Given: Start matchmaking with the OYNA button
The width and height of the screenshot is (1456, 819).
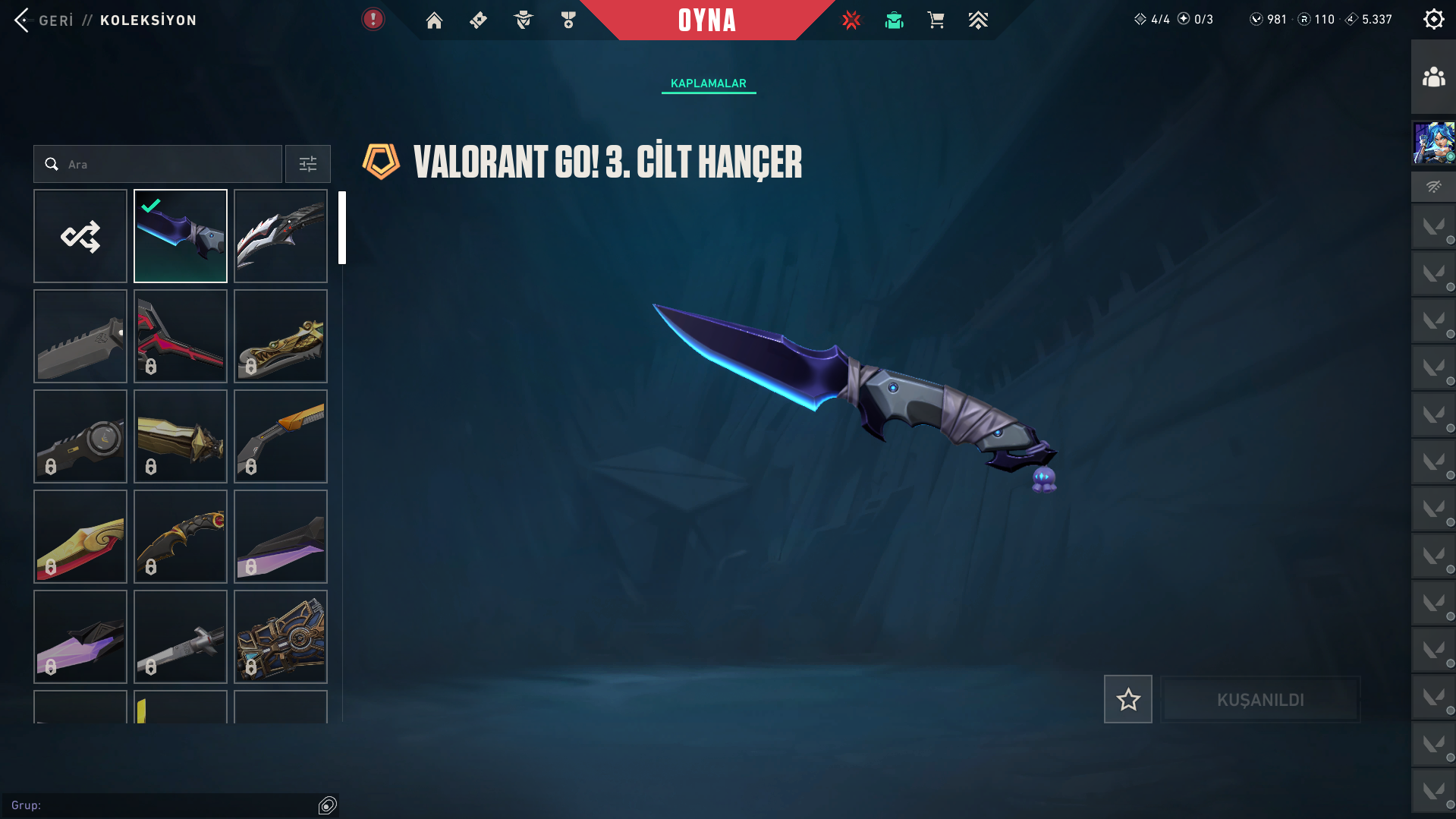Looking at the screenshot, I should (x=706, y=20).
